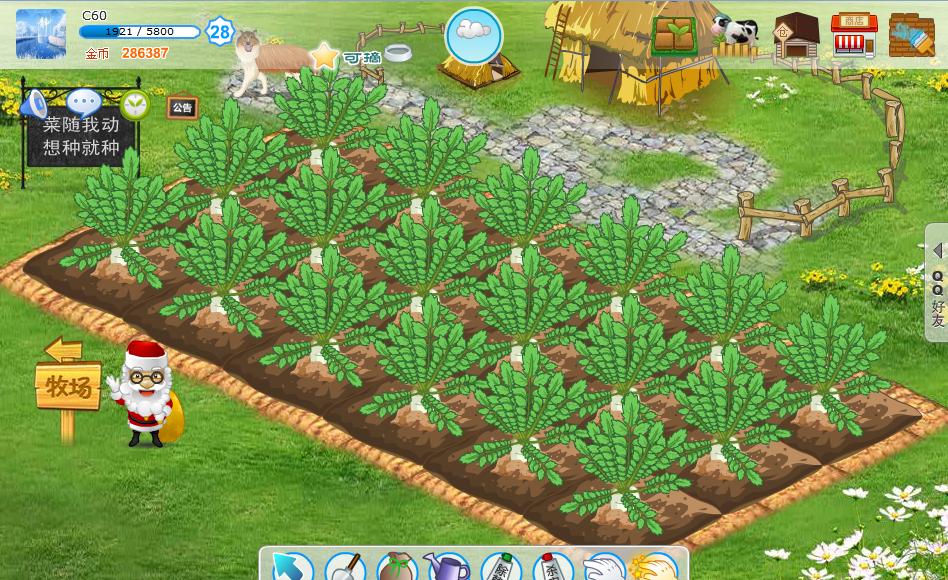Choose the seed bag tool
The image size is (948, 580).
[397, 568]
